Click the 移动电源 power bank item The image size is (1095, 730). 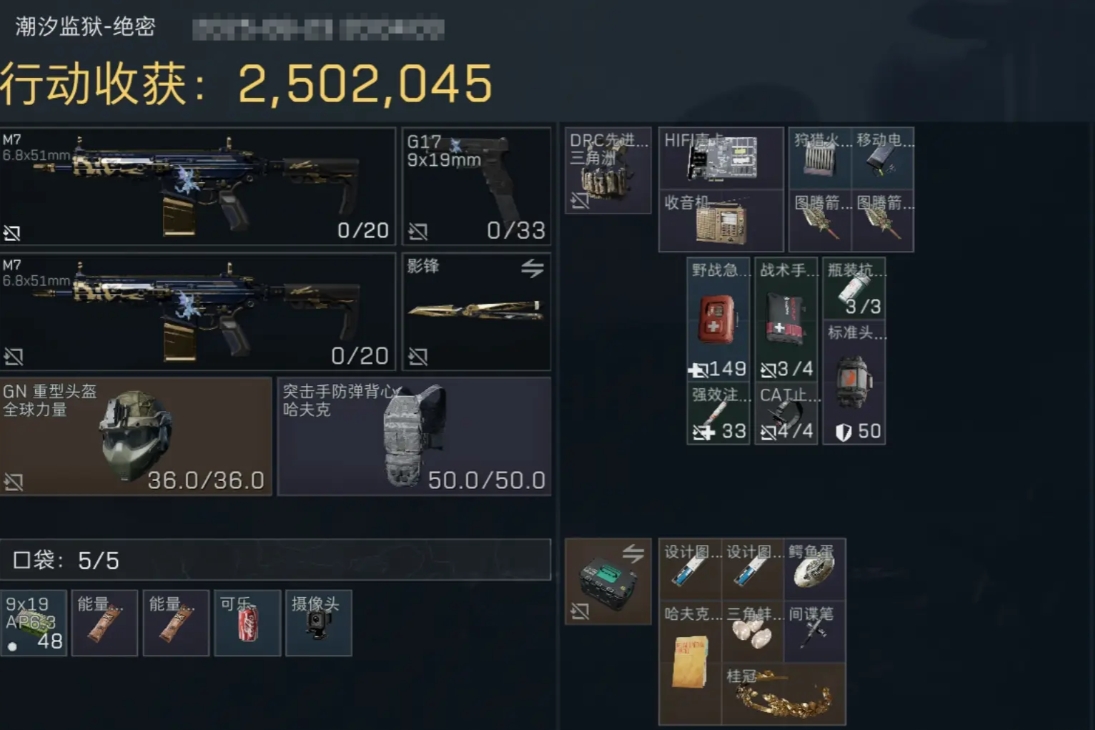click(x=882, y=158)
